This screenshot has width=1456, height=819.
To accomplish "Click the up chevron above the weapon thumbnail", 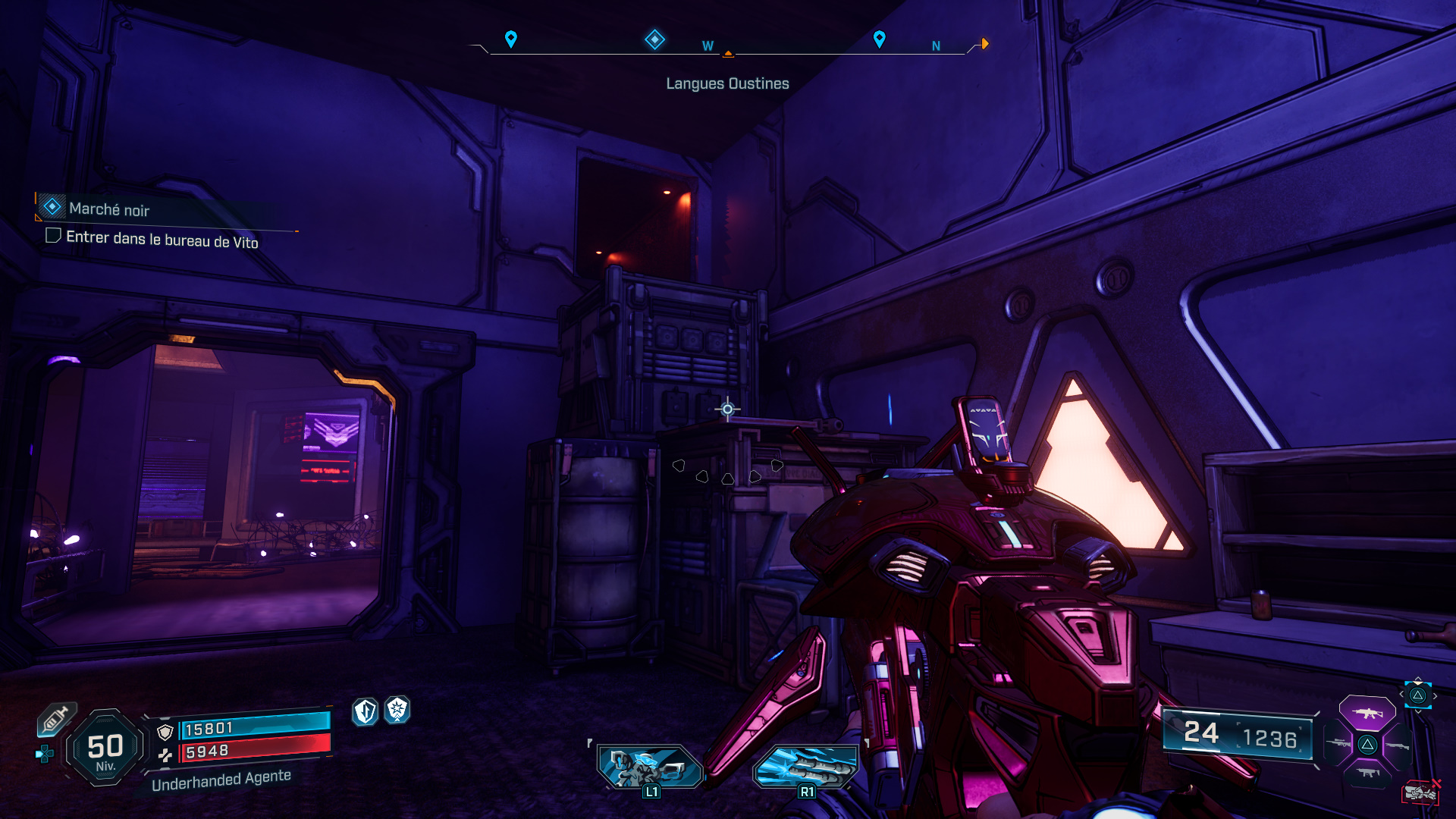I will tap(1418, 676).
